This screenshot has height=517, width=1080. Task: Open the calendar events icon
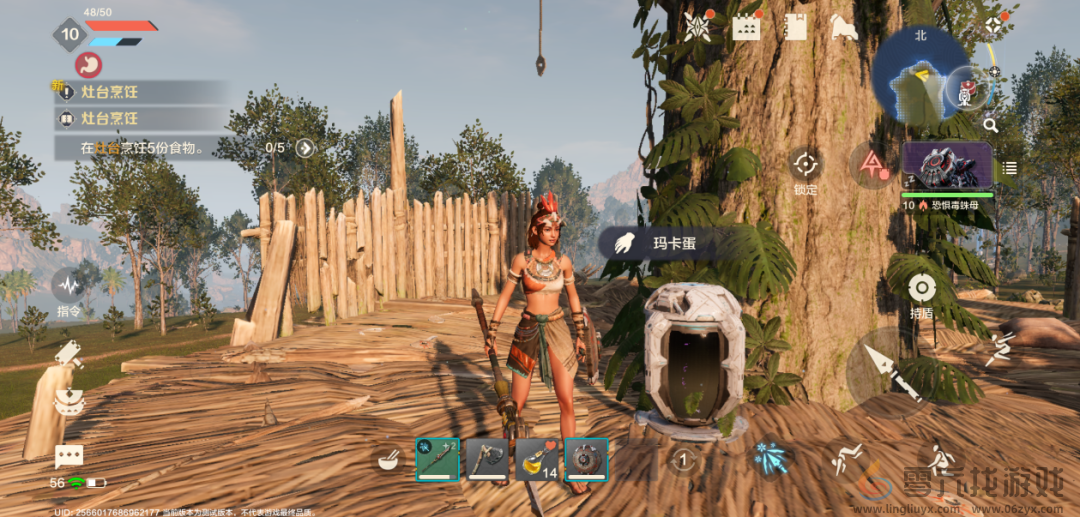(x=746, y=27)
